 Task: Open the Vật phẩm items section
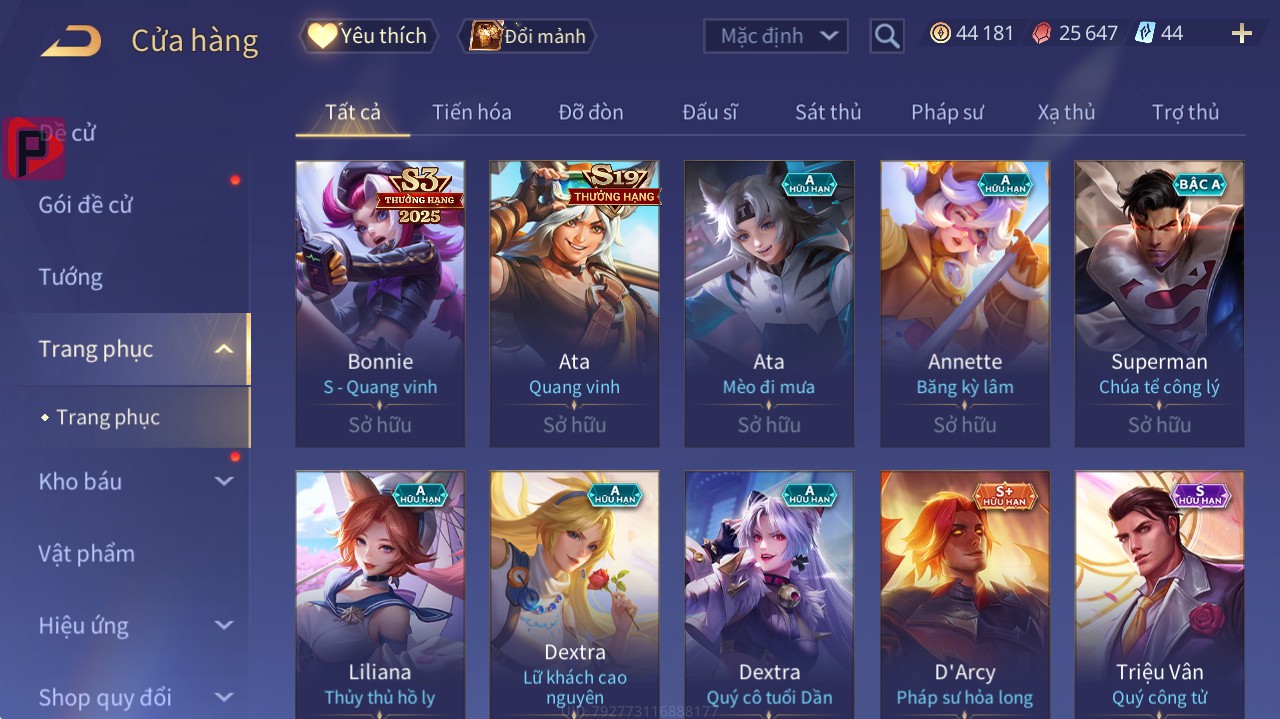tap(87, 553)
